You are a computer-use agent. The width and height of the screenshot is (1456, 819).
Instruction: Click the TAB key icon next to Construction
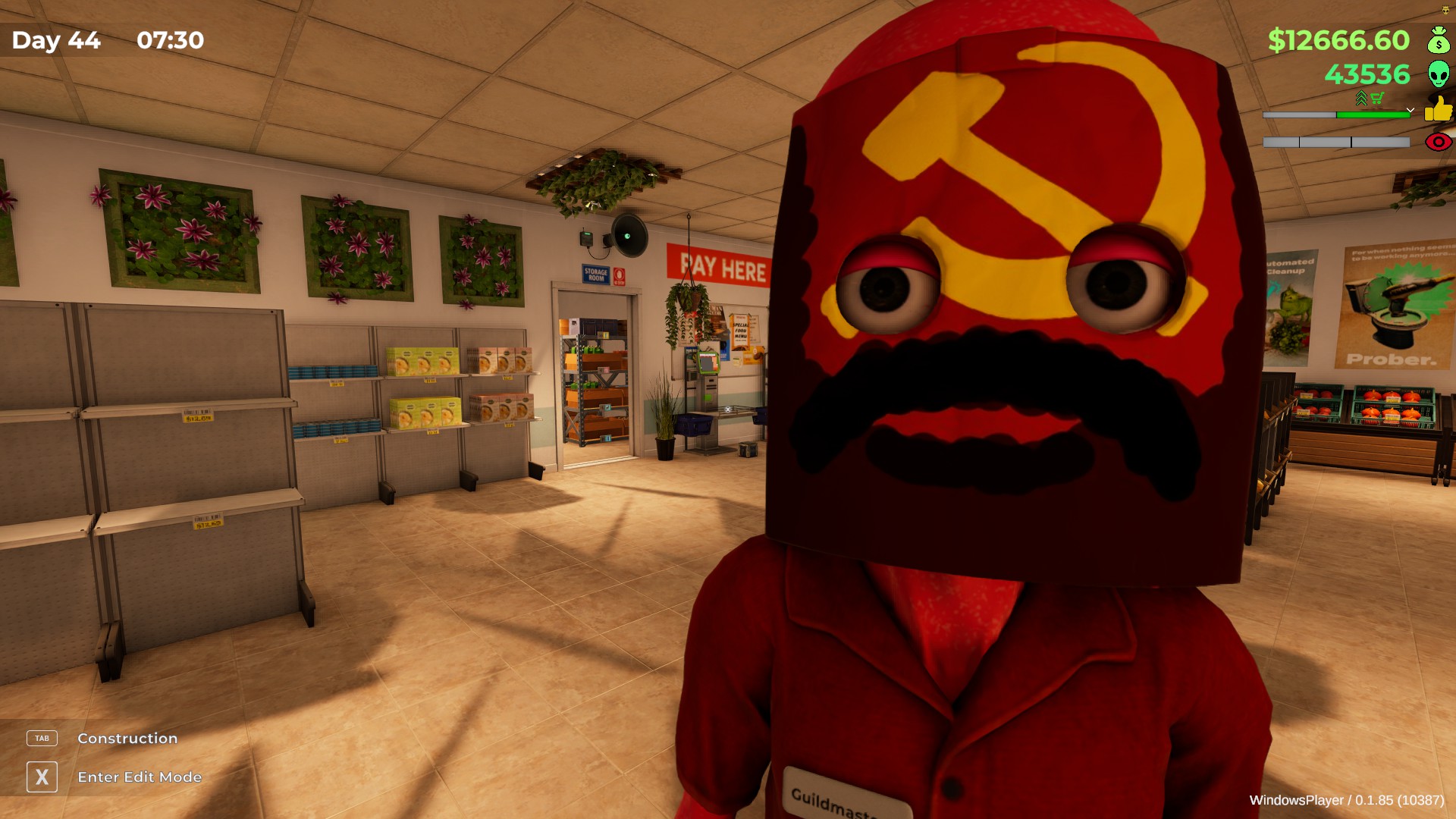click(x=42, y=738)
